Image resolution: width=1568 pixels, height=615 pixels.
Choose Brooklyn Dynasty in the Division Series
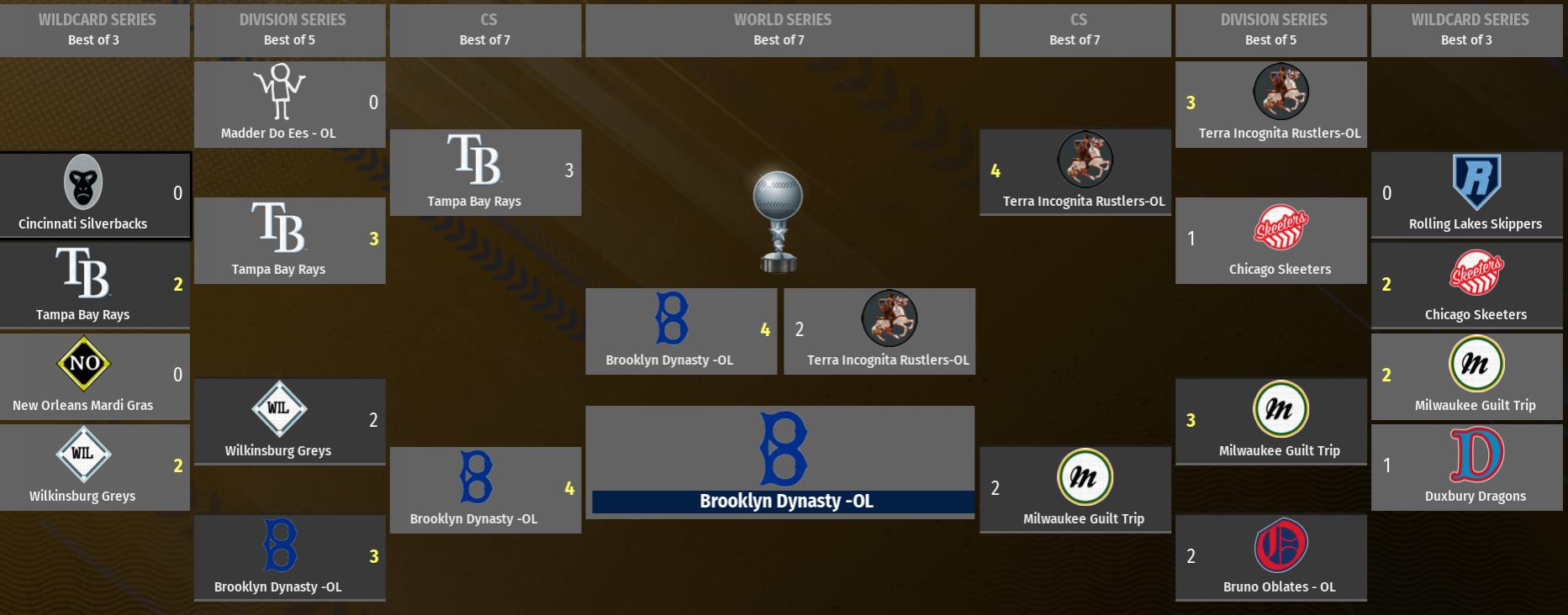point(289,559)
